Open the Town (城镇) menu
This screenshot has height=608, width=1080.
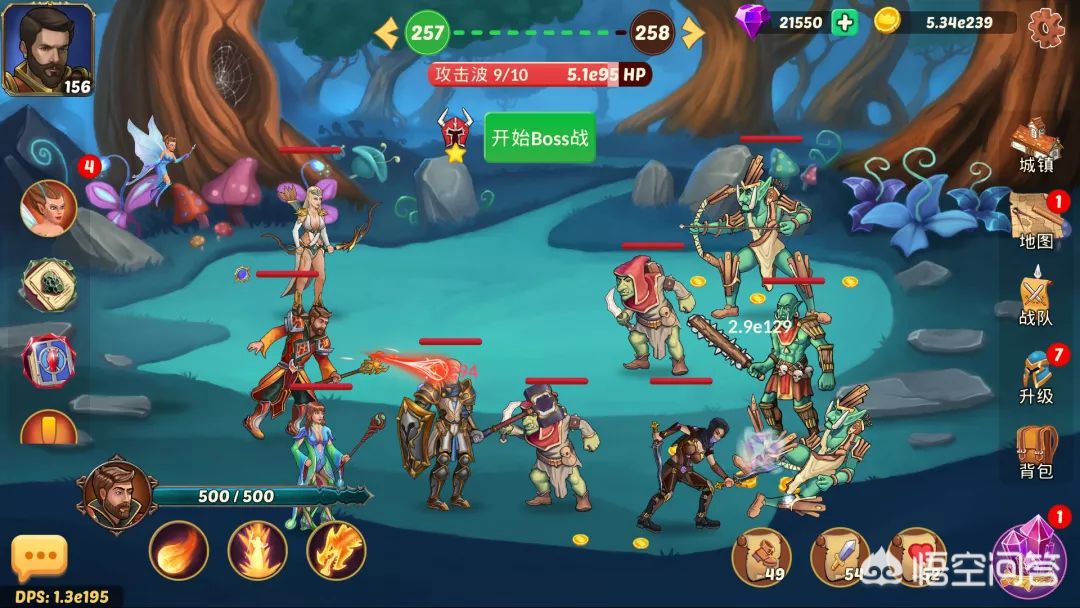[1036, 148]
